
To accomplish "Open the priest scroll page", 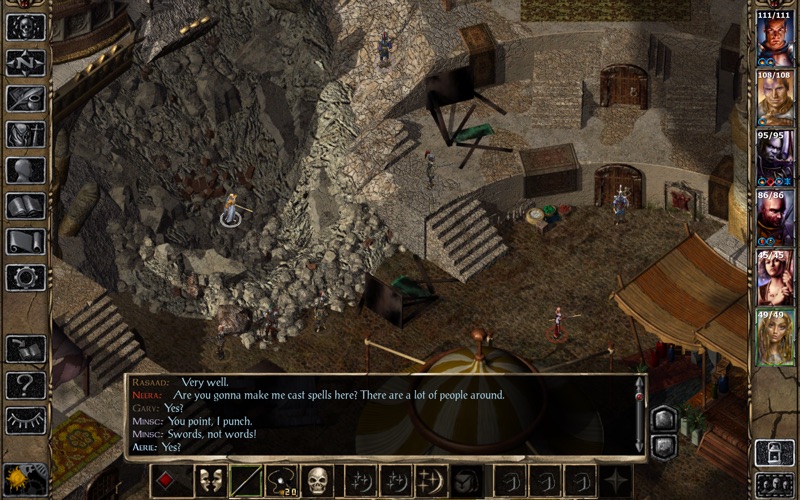I will (x=25, y=241).
